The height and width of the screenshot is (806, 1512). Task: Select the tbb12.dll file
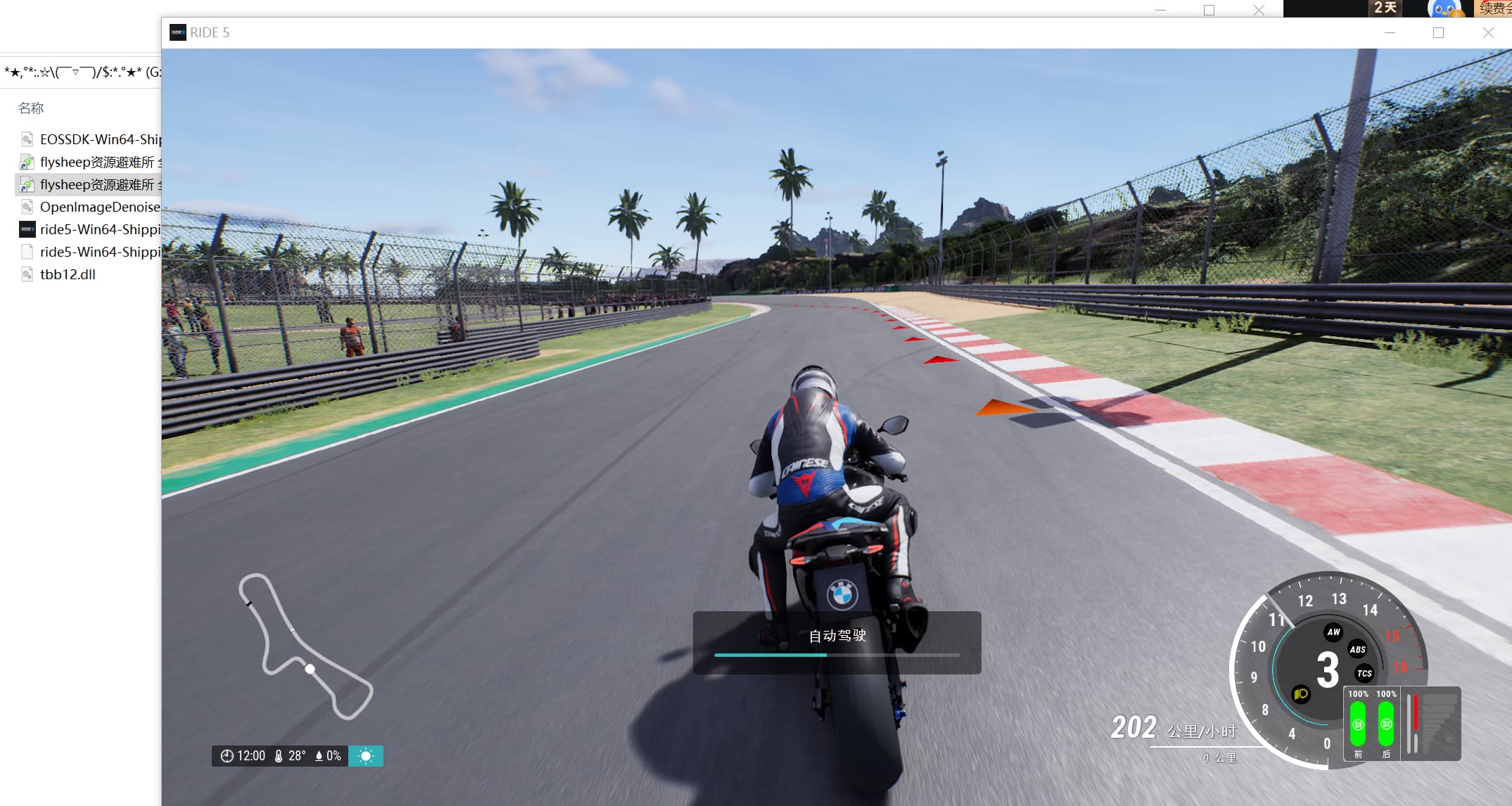(68, 274)
